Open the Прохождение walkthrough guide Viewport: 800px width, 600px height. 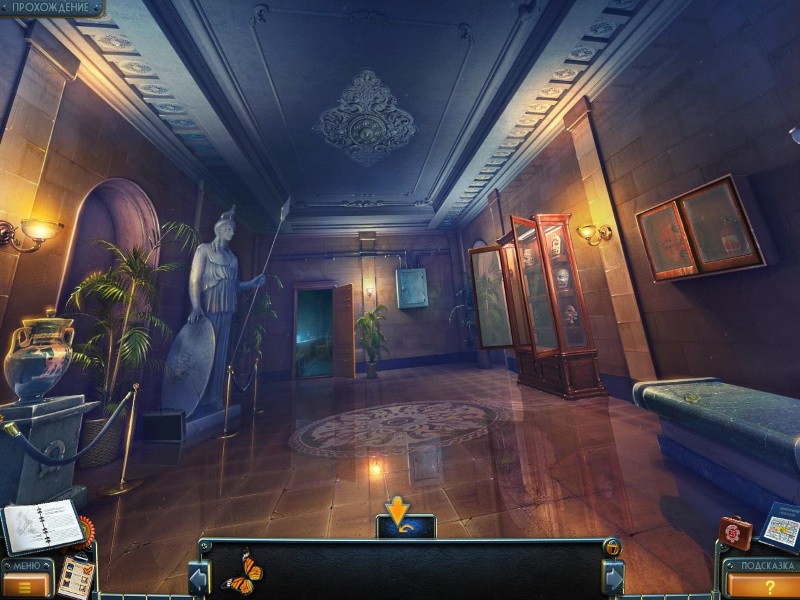50,8
